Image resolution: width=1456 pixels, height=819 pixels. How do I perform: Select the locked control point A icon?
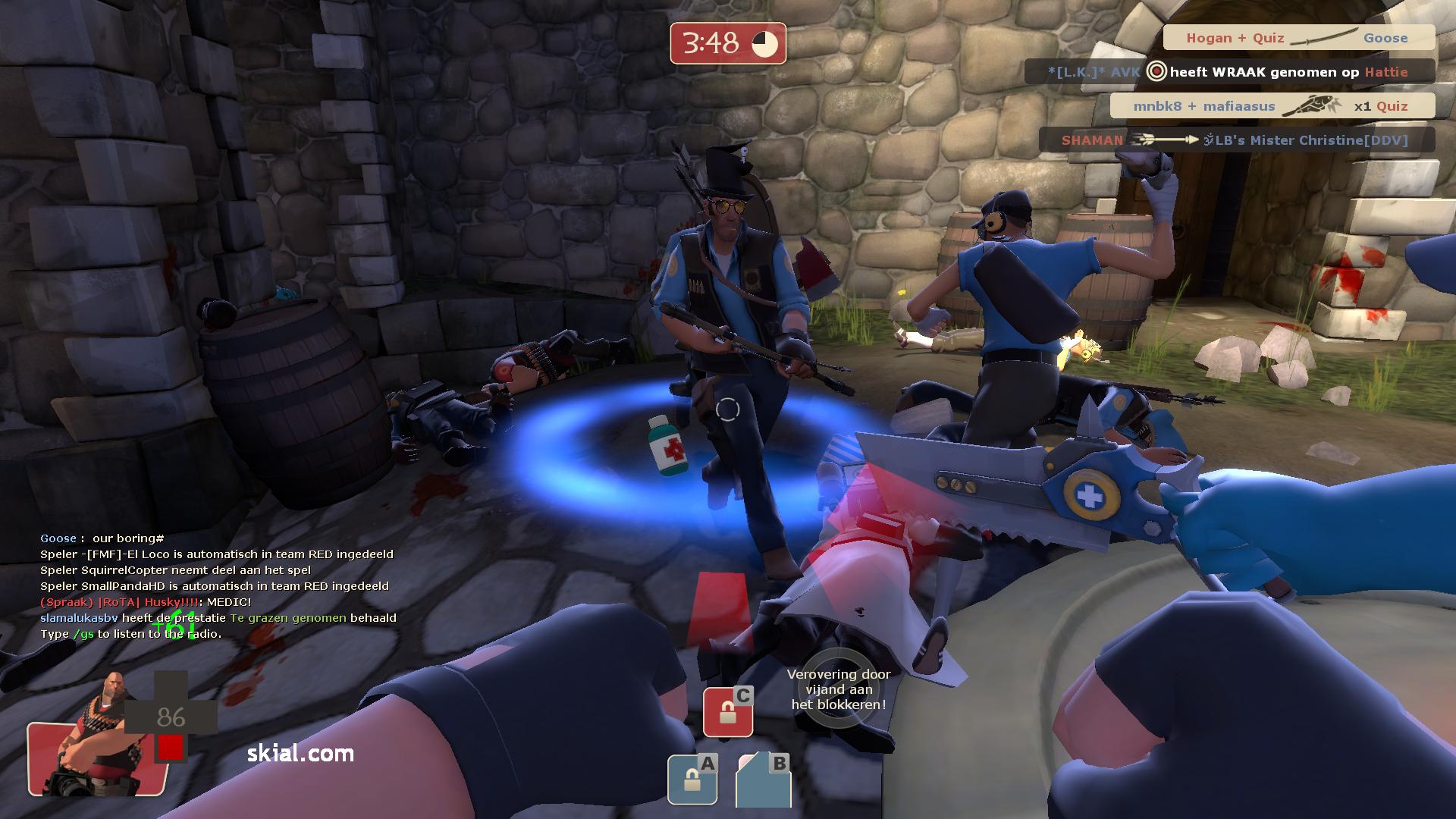(x=692, y=779)
